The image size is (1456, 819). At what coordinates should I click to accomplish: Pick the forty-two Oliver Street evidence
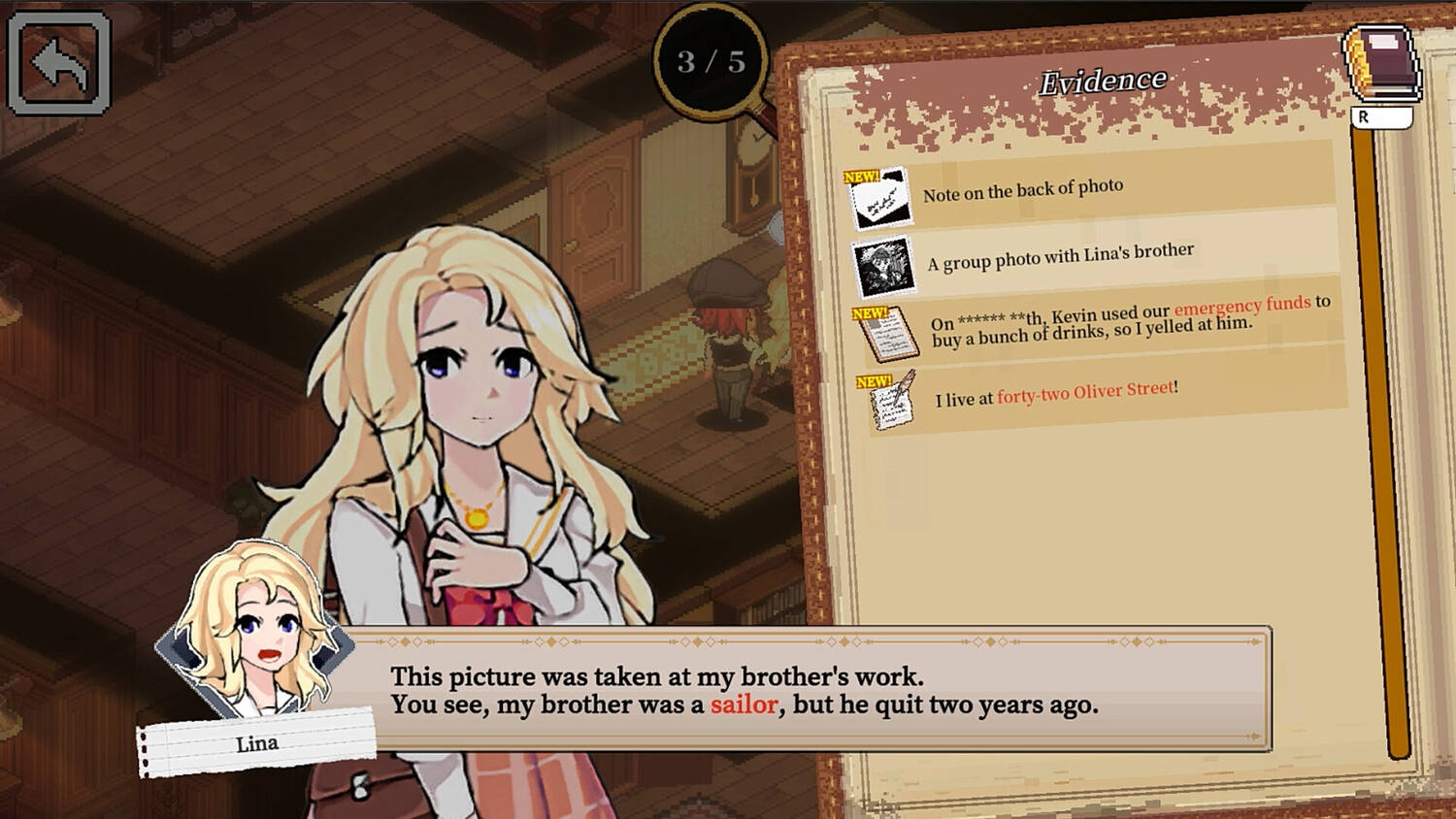click(x=1055, y=394)
